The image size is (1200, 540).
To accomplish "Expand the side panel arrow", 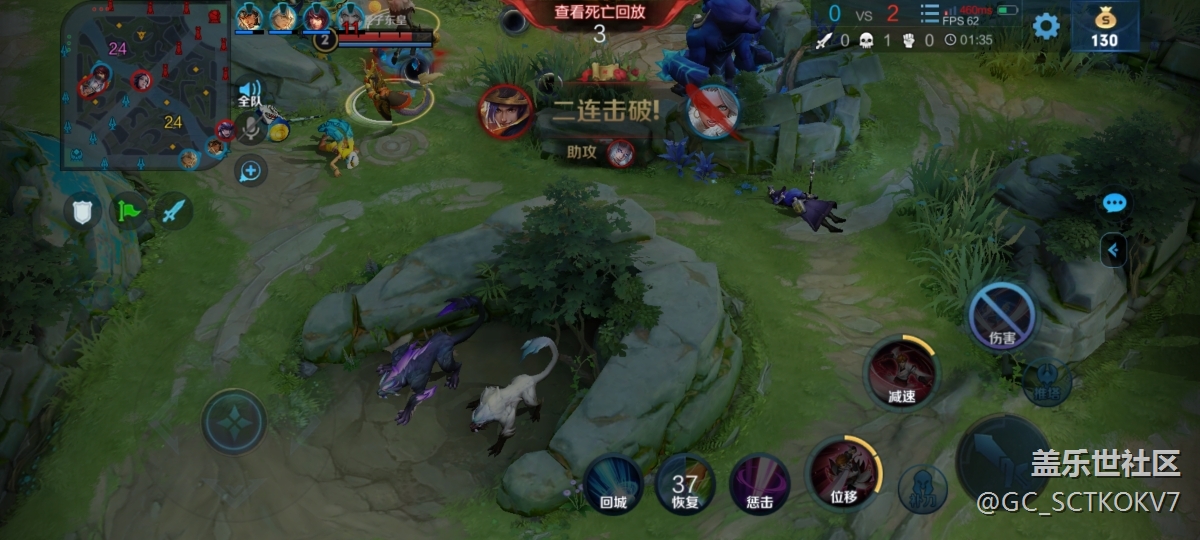I will click(x=1113, y=249).
